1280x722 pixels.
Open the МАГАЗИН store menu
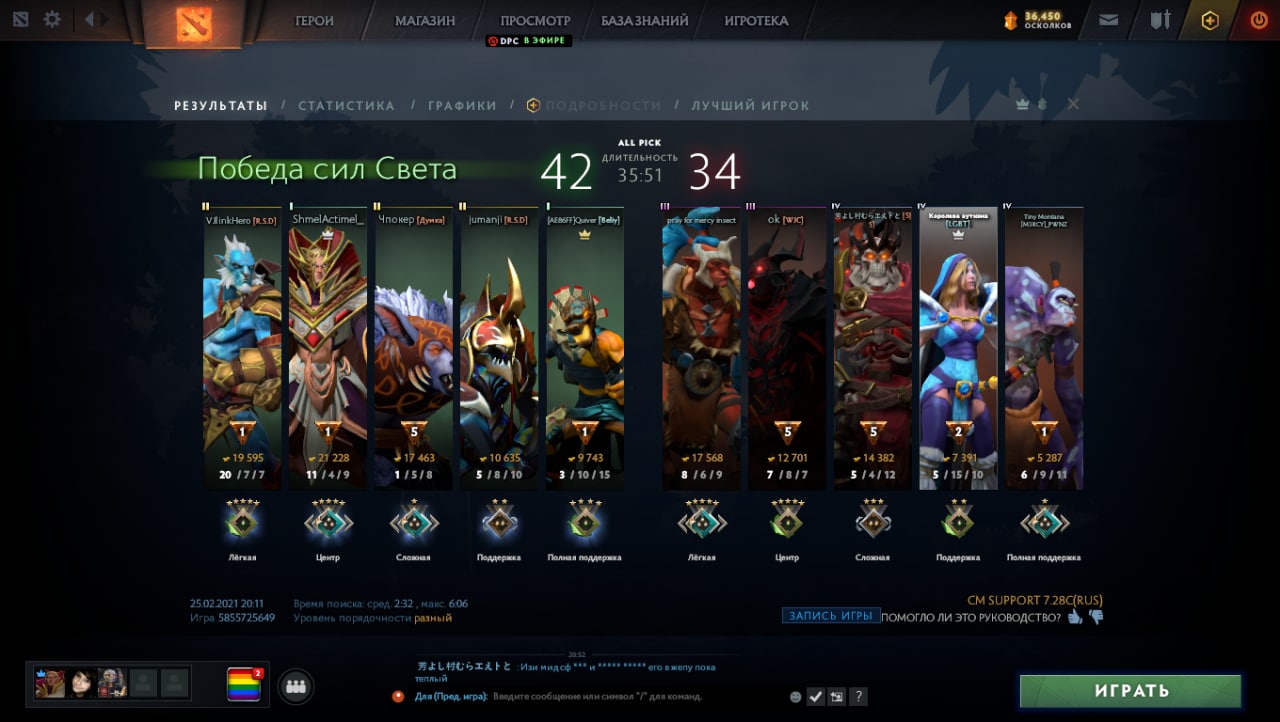(x=424, y=20)
